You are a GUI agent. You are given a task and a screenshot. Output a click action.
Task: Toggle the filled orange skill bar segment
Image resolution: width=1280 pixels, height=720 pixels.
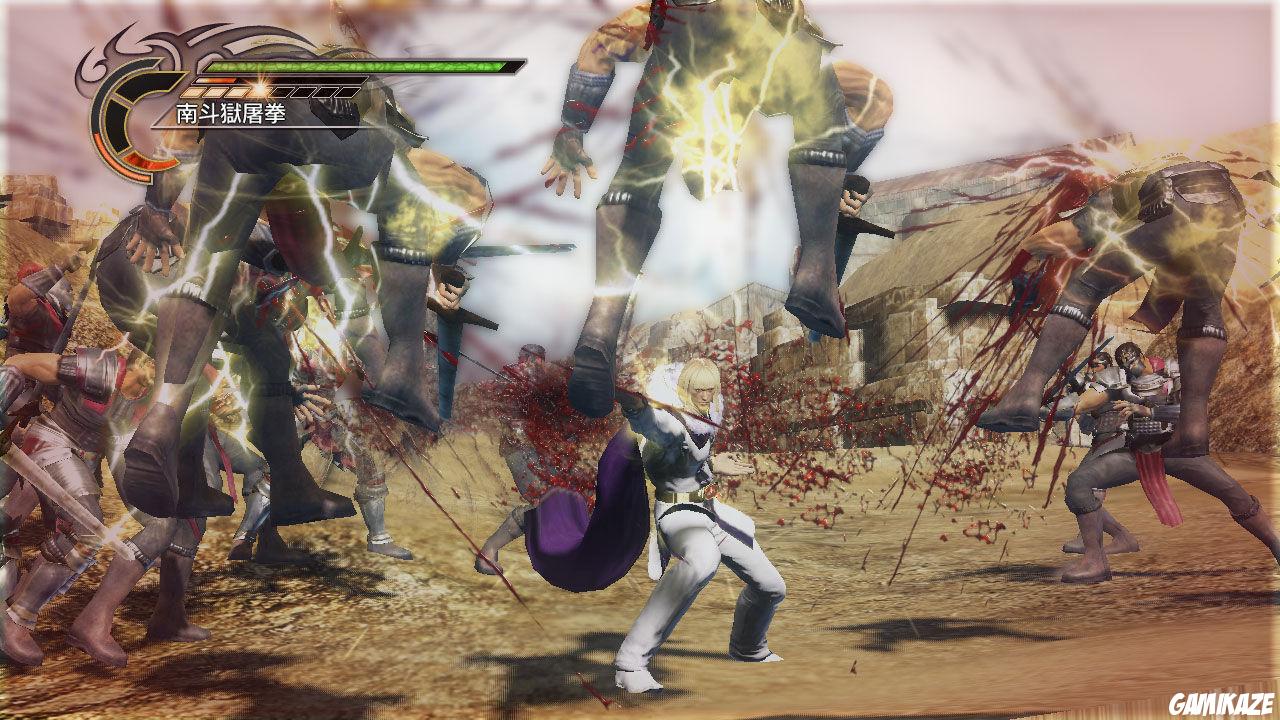click(216, 80)
